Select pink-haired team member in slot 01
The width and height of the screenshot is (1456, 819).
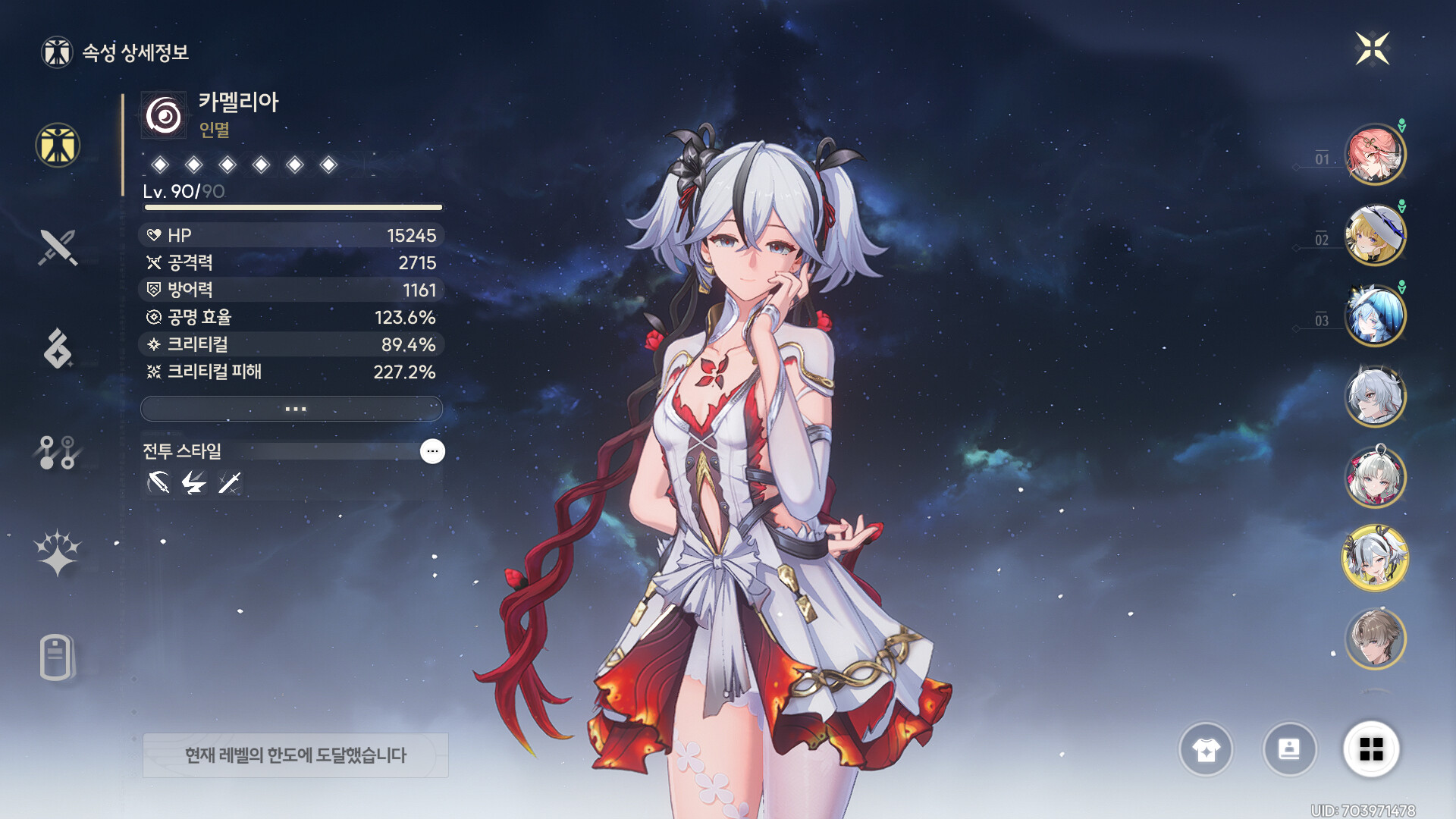[1375, 155]
